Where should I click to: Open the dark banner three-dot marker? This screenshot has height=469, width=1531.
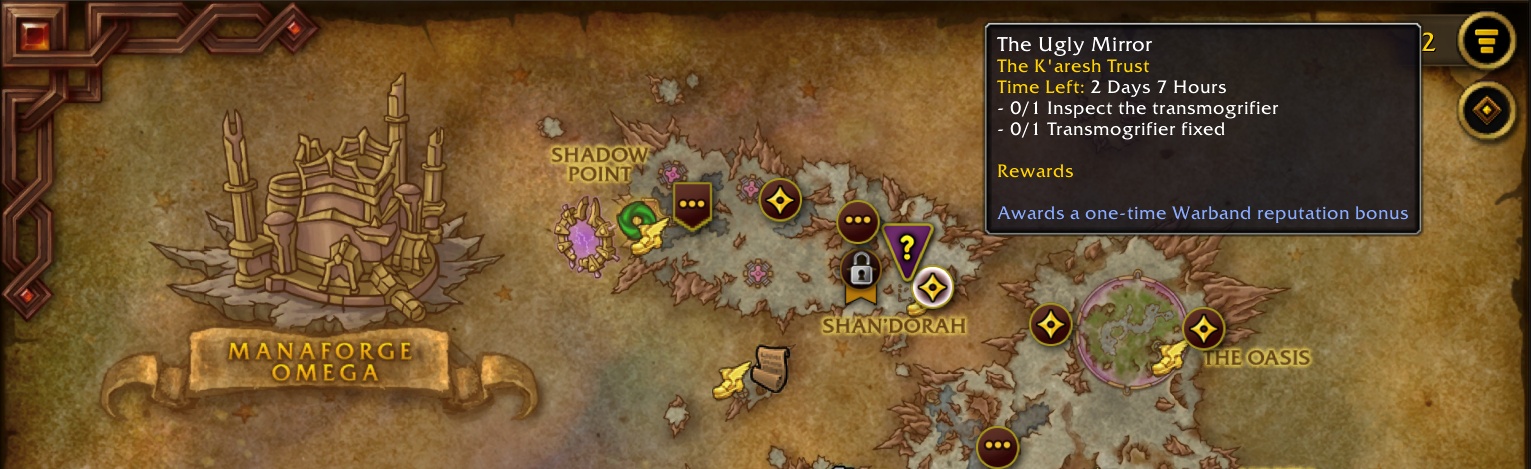coord(691,204)
